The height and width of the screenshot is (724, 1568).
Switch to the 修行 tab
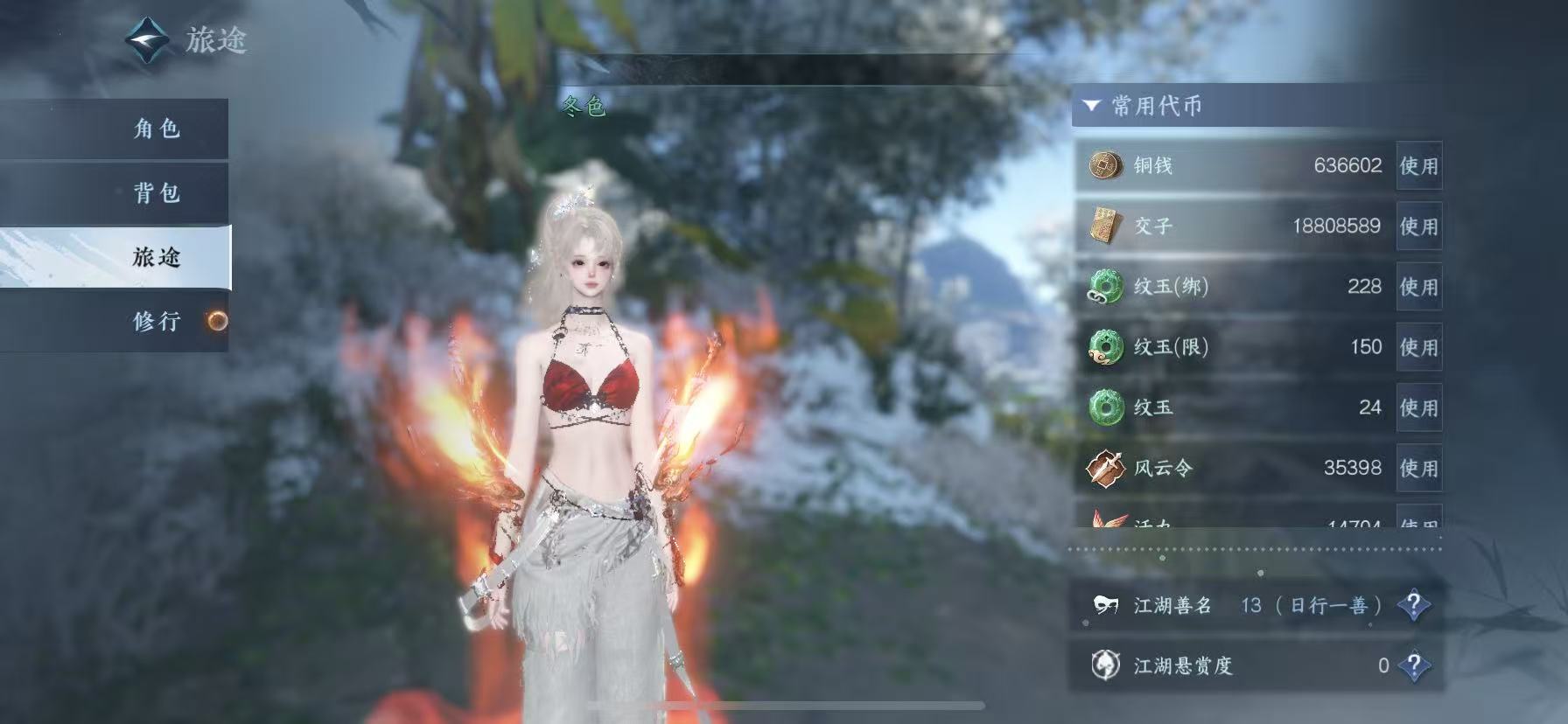tap(157, 321)
